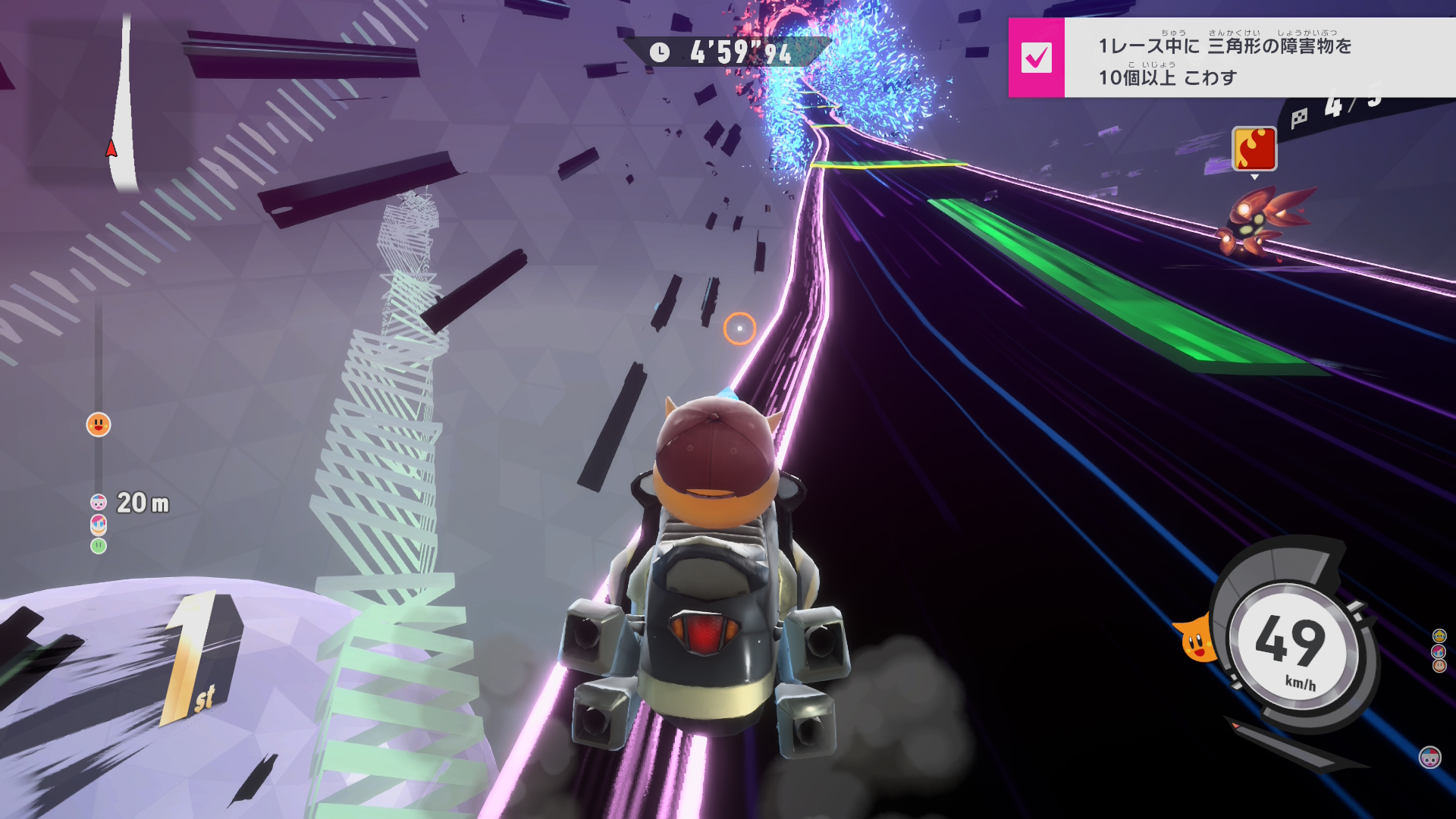Viewport: 1456px width, 819px height.
Task: Click the green racer marker on progress track
Action: pos(99,546)
